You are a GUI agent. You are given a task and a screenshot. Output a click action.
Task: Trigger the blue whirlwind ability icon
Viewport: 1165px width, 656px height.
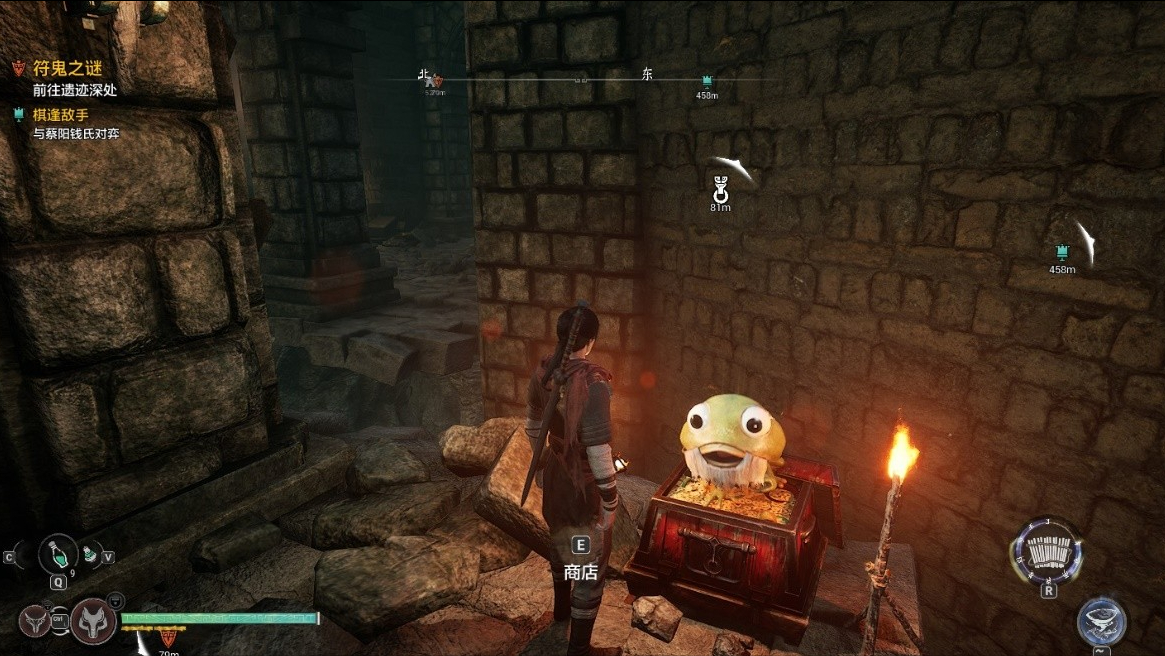(1101, 622)
